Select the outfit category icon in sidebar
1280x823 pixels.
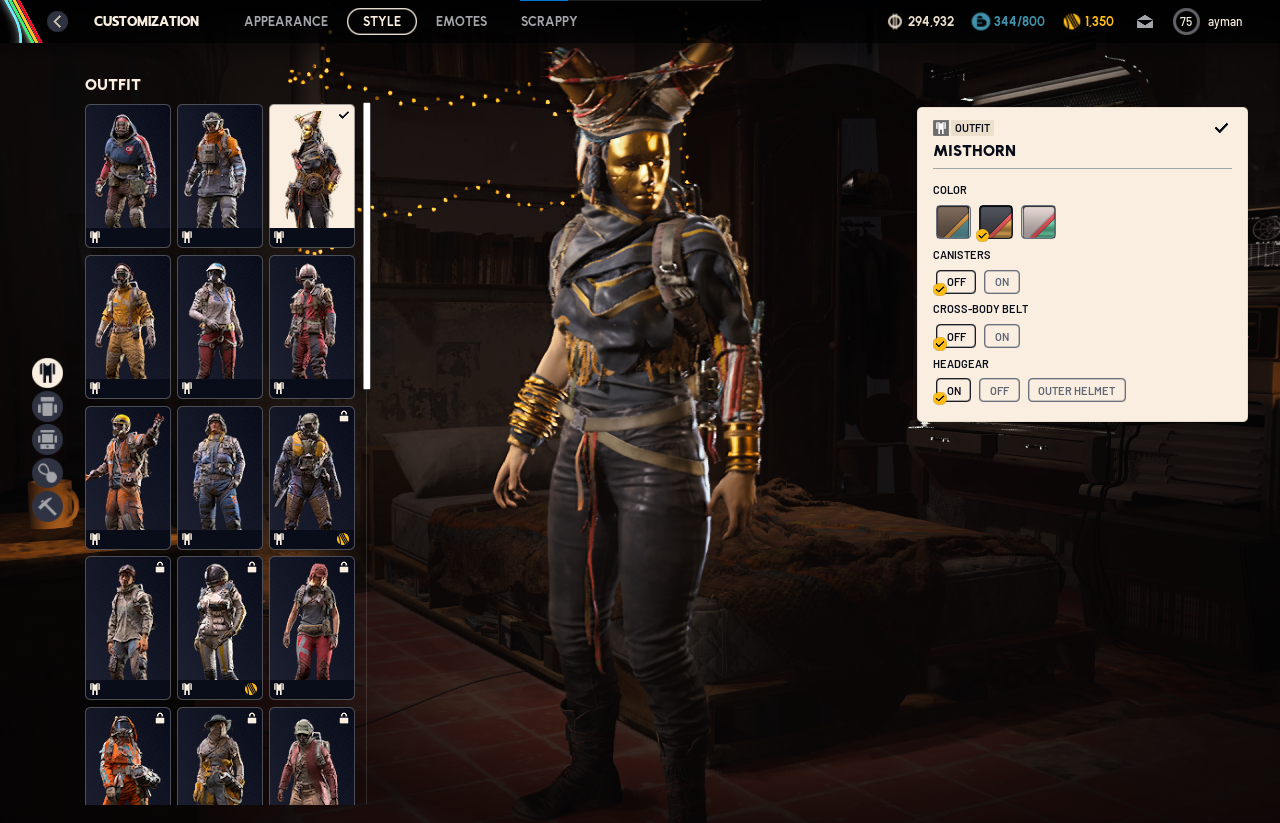click(47, 373)
